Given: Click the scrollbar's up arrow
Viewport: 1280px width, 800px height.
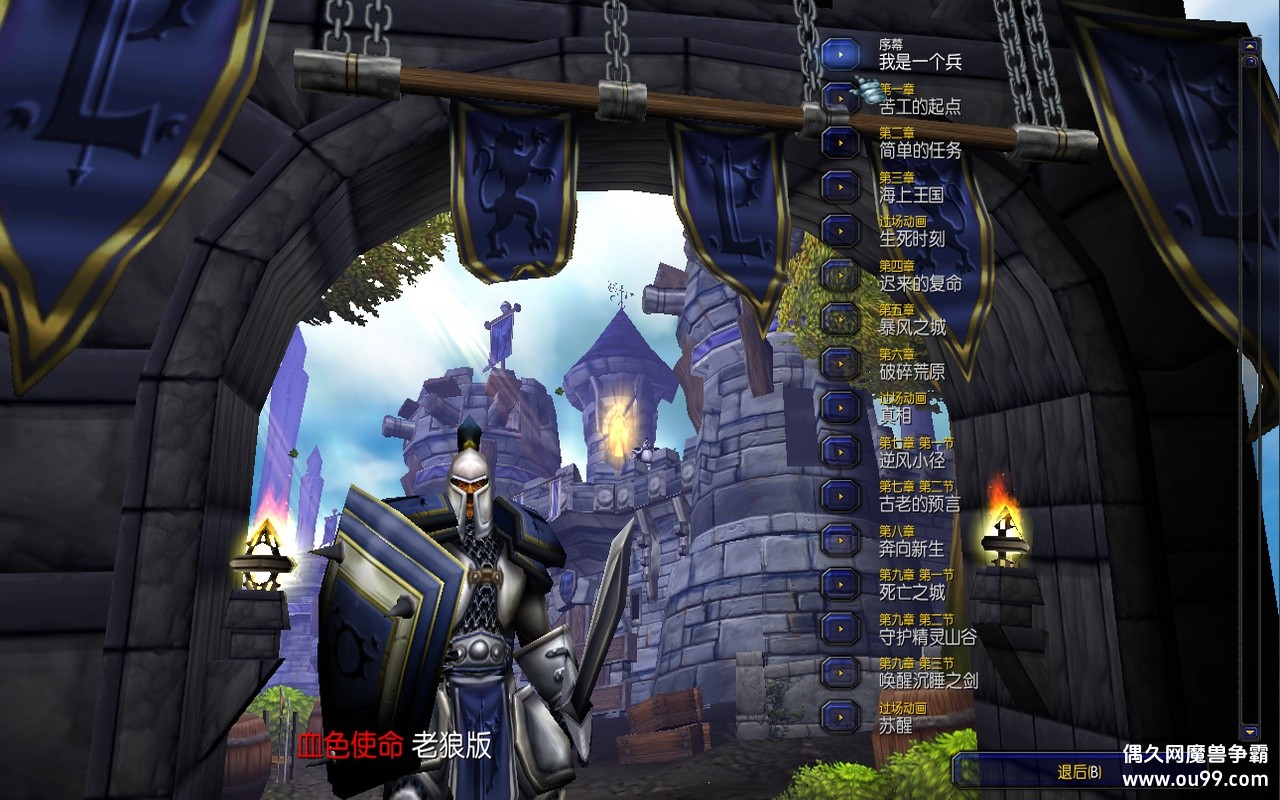Looking at the screenshot, I should point(1249,46).
